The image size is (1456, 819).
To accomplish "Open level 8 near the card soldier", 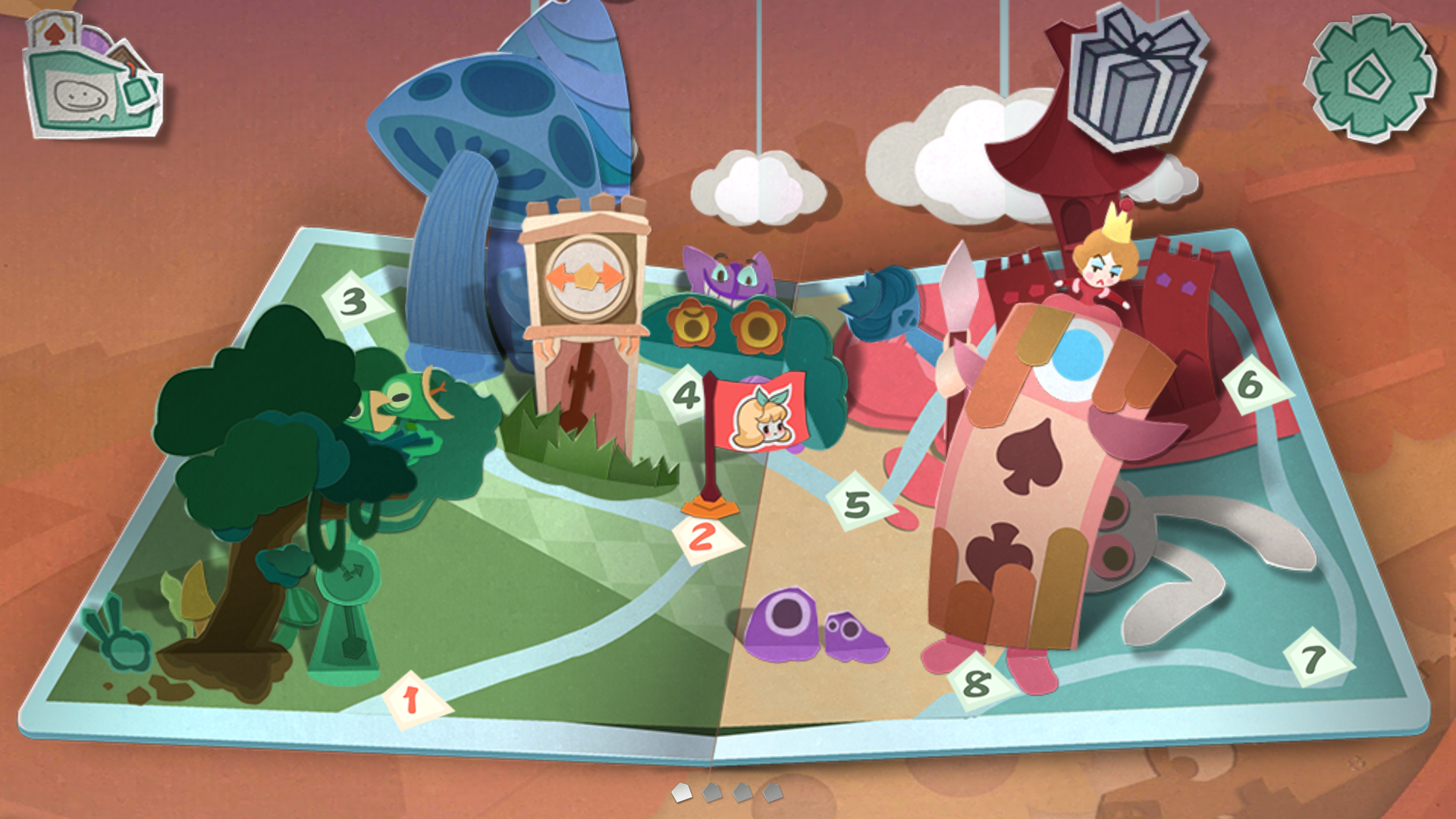I will tap(977, 683).
